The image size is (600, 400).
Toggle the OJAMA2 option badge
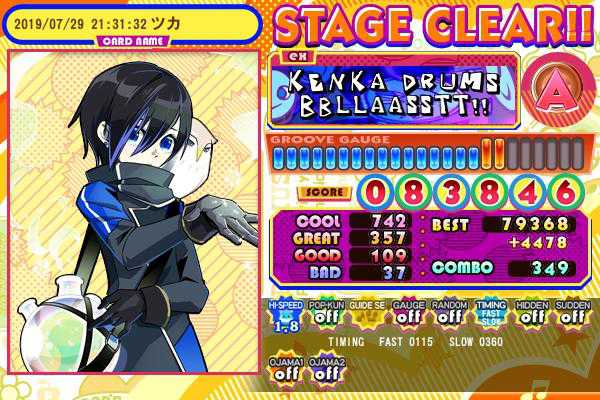click(x=326, y=368)
